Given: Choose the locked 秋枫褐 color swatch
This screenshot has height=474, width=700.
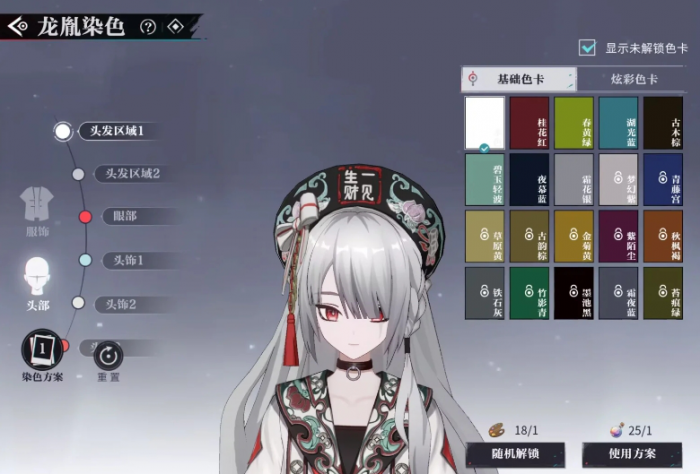Looking at the screenshot, I should 662,236.
